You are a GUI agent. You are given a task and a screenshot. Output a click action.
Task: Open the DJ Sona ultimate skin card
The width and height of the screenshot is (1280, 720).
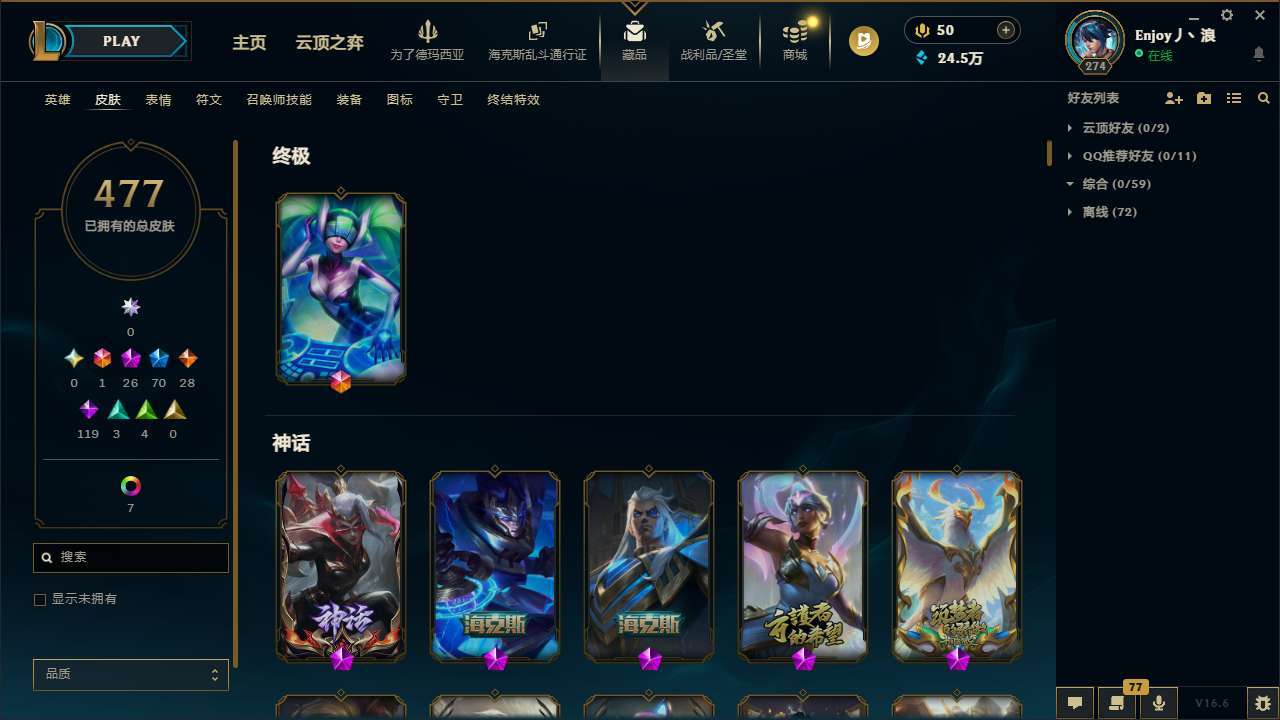[340, 287]
